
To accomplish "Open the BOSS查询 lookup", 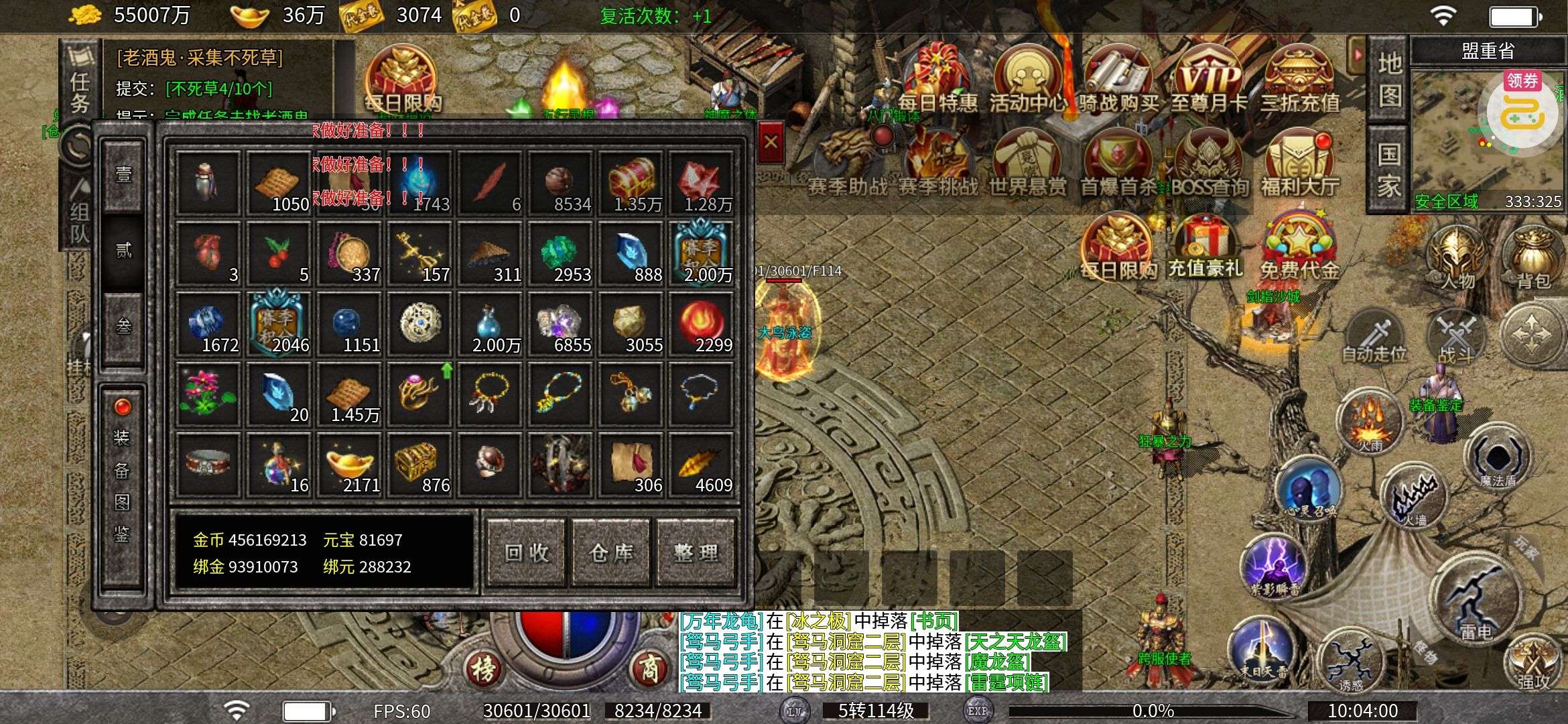I will click(1209, 164).
